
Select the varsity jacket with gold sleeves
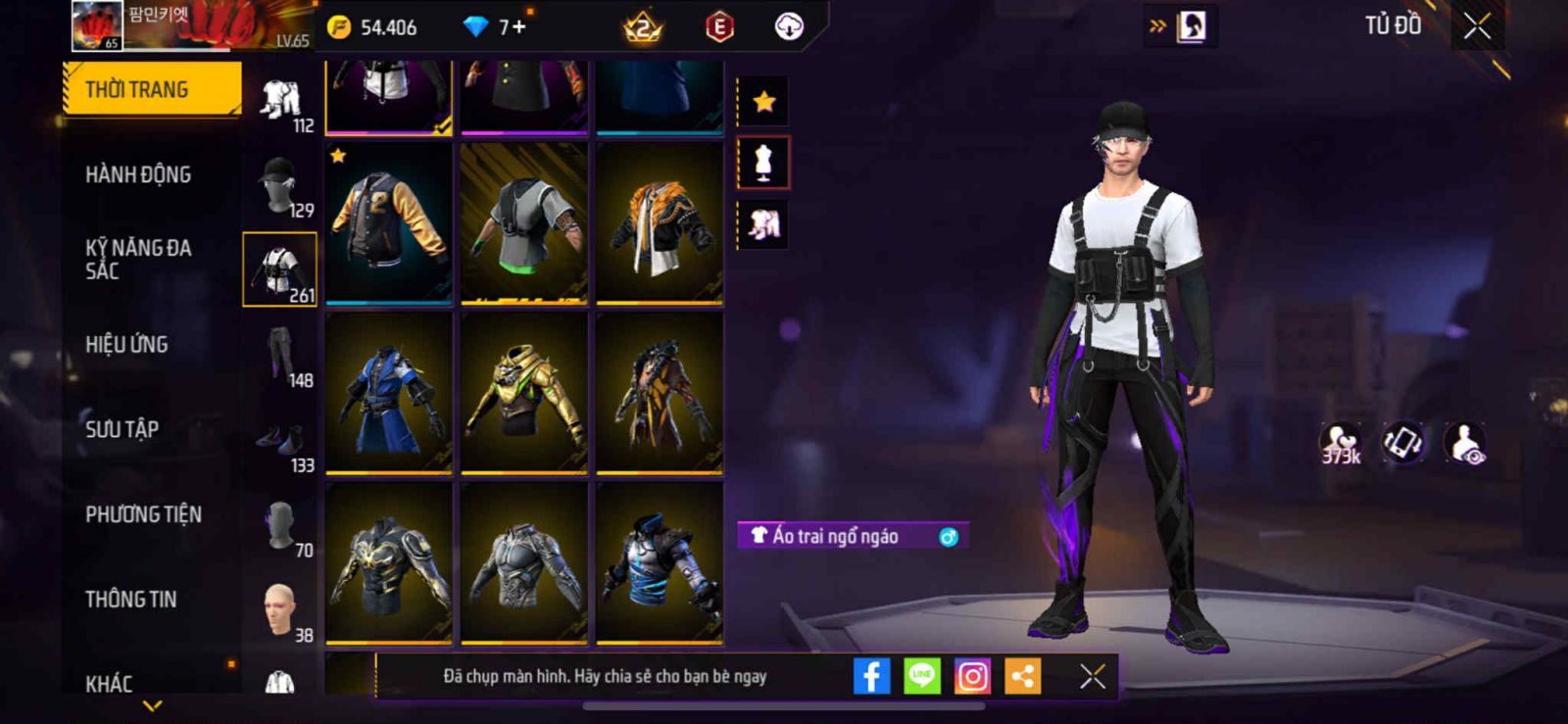[x=389, y=222]
